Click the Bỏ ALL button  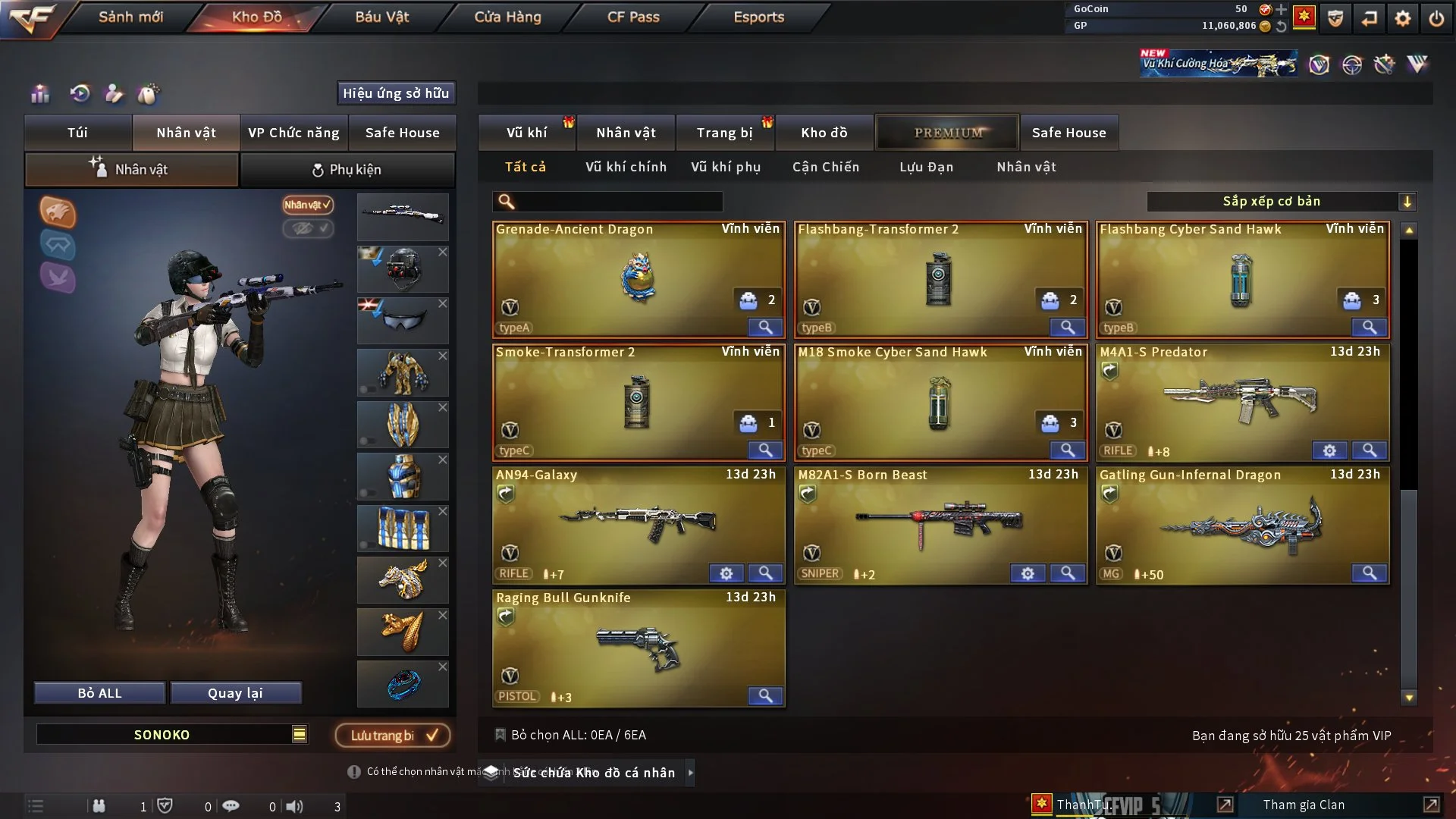99,693
